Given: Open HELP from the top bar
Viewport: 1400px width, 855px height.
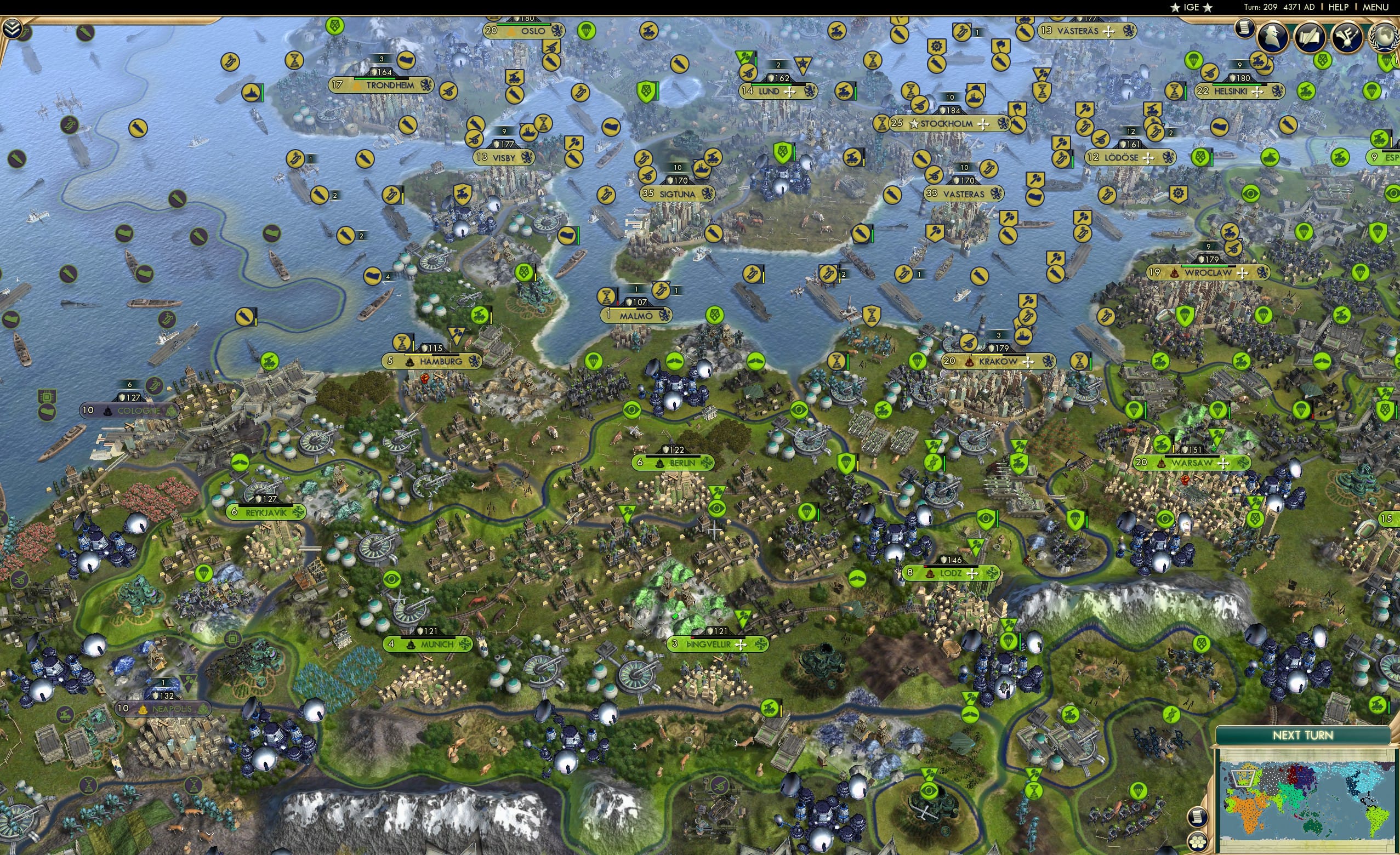Looking at the screenshot, I should [x=1339, y=7].
